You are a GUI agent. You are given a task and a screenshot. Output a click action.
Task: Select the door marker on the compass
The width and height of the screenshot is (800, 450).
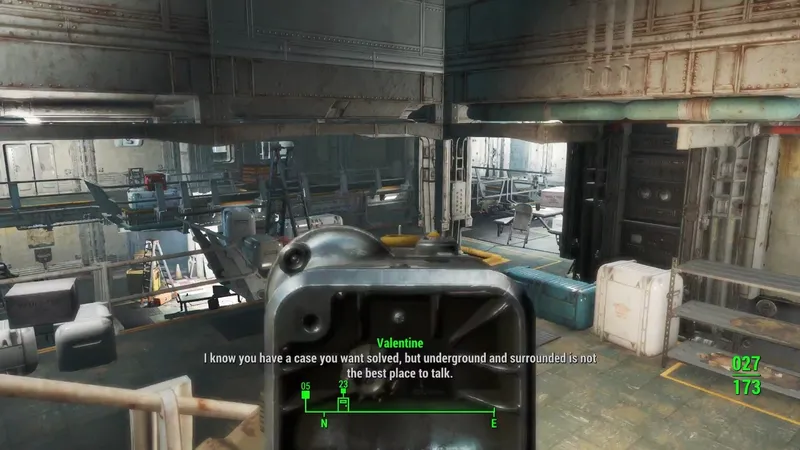click(343, 404)
